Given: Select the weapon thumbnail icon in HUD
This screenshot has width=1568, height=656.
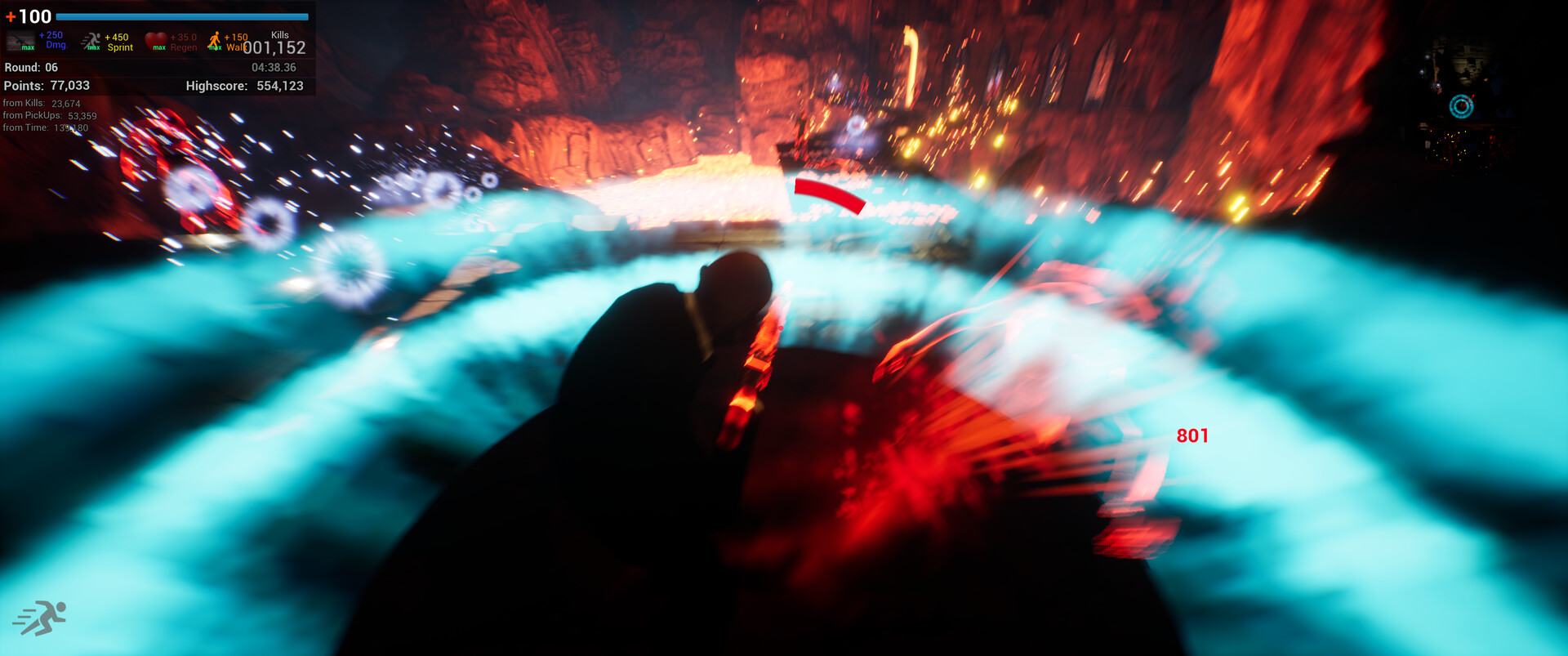Looking at the screenshot, I should click(x=20, y=39).
